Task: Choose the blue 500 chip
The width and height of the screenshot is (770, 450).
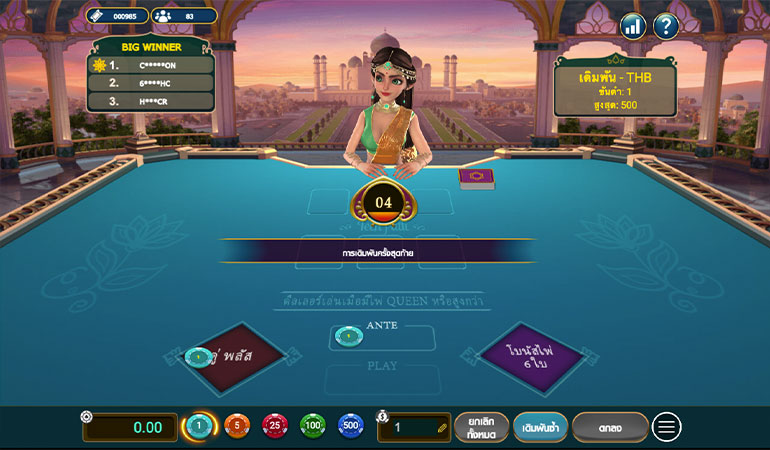Action: (x=351, y=427)
